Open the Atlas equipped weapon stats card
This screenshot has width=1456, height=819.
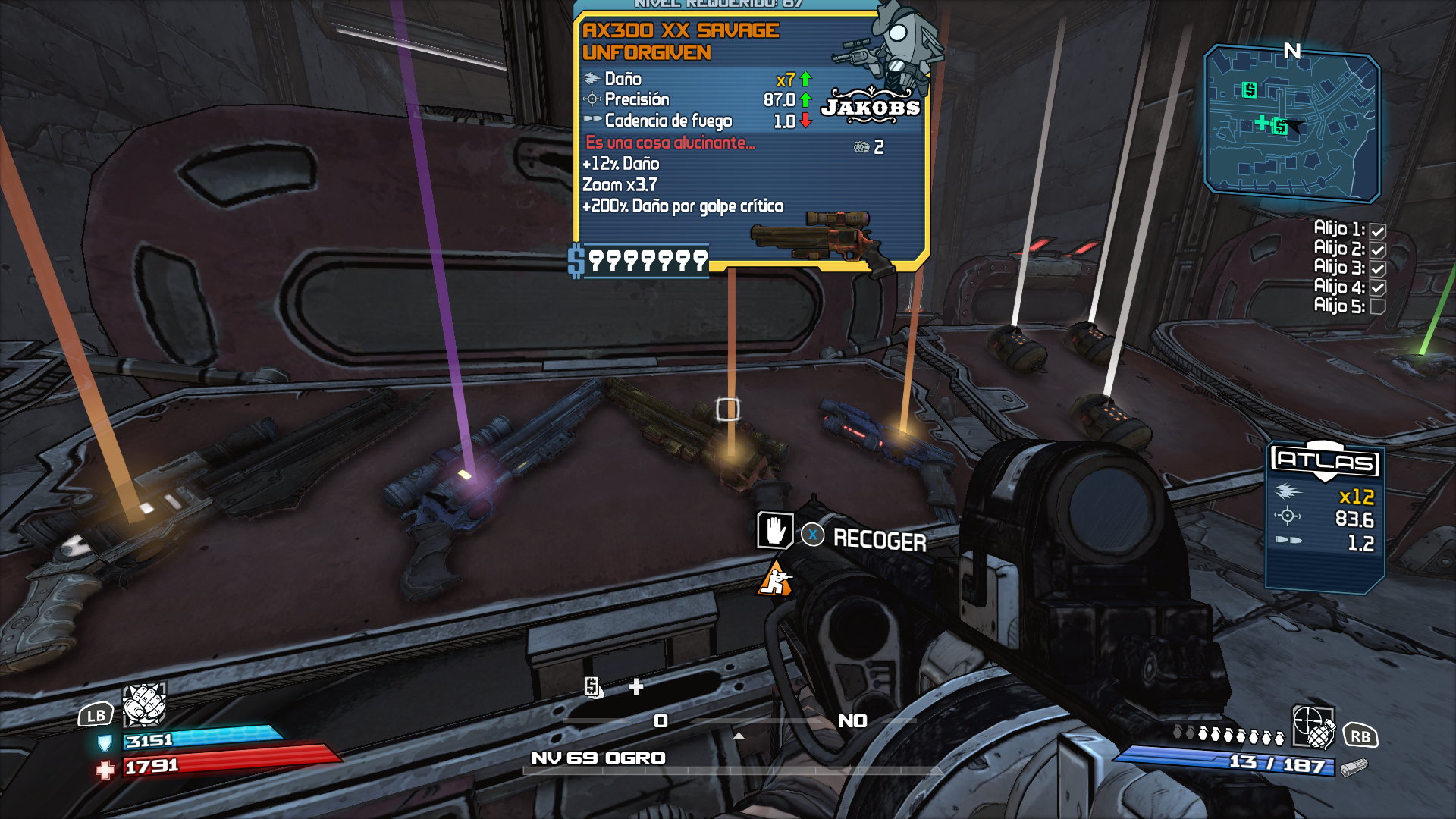(1325, 516)
